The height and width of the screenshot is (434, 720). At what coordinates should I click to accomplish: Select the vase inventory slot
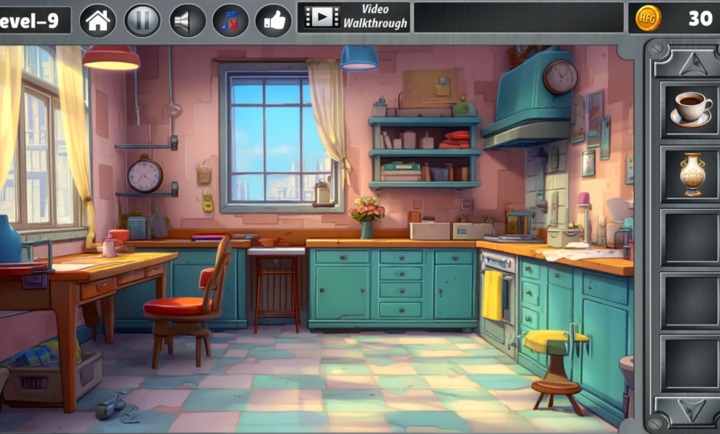click(x=689, y=173)
